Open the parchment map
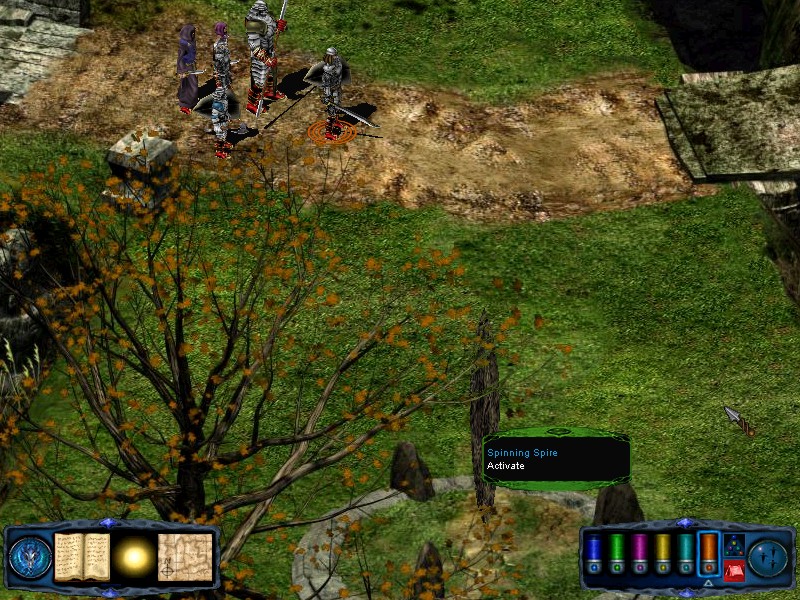The height and width of the screenshot is (600, 800). [185, 556]
